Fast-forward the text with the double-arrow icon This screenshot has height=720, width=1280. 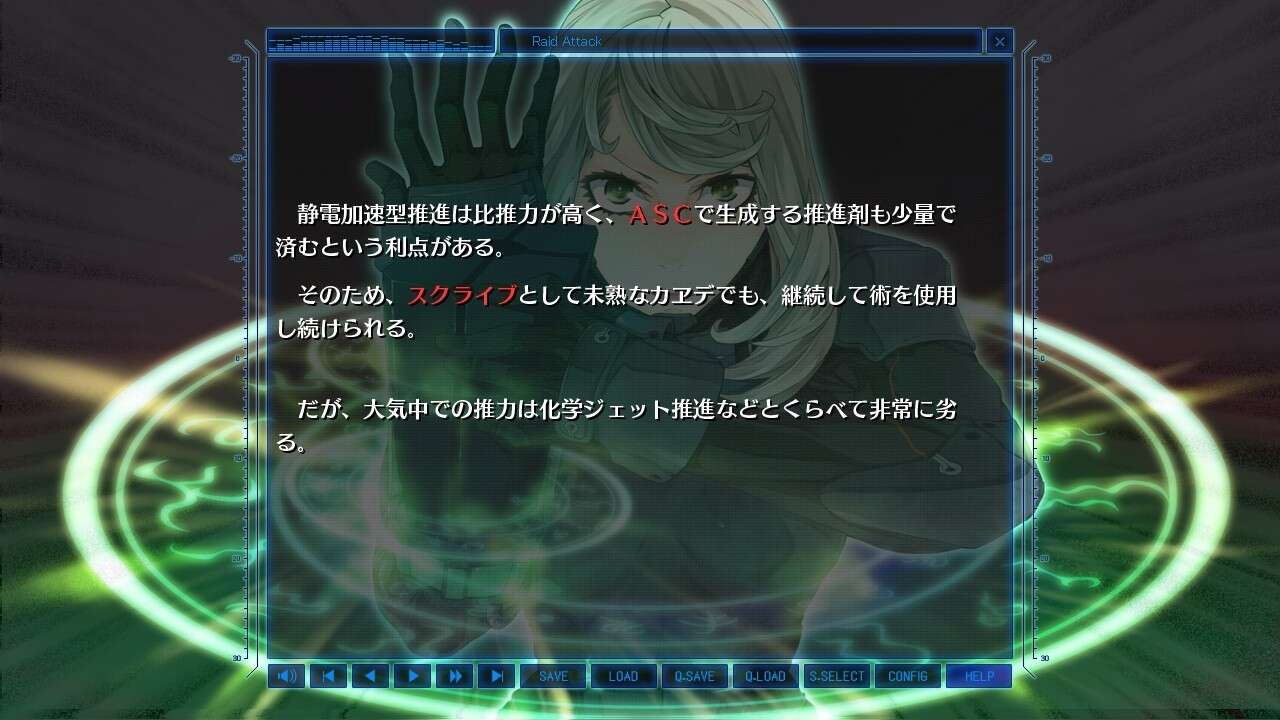[455, 676]
